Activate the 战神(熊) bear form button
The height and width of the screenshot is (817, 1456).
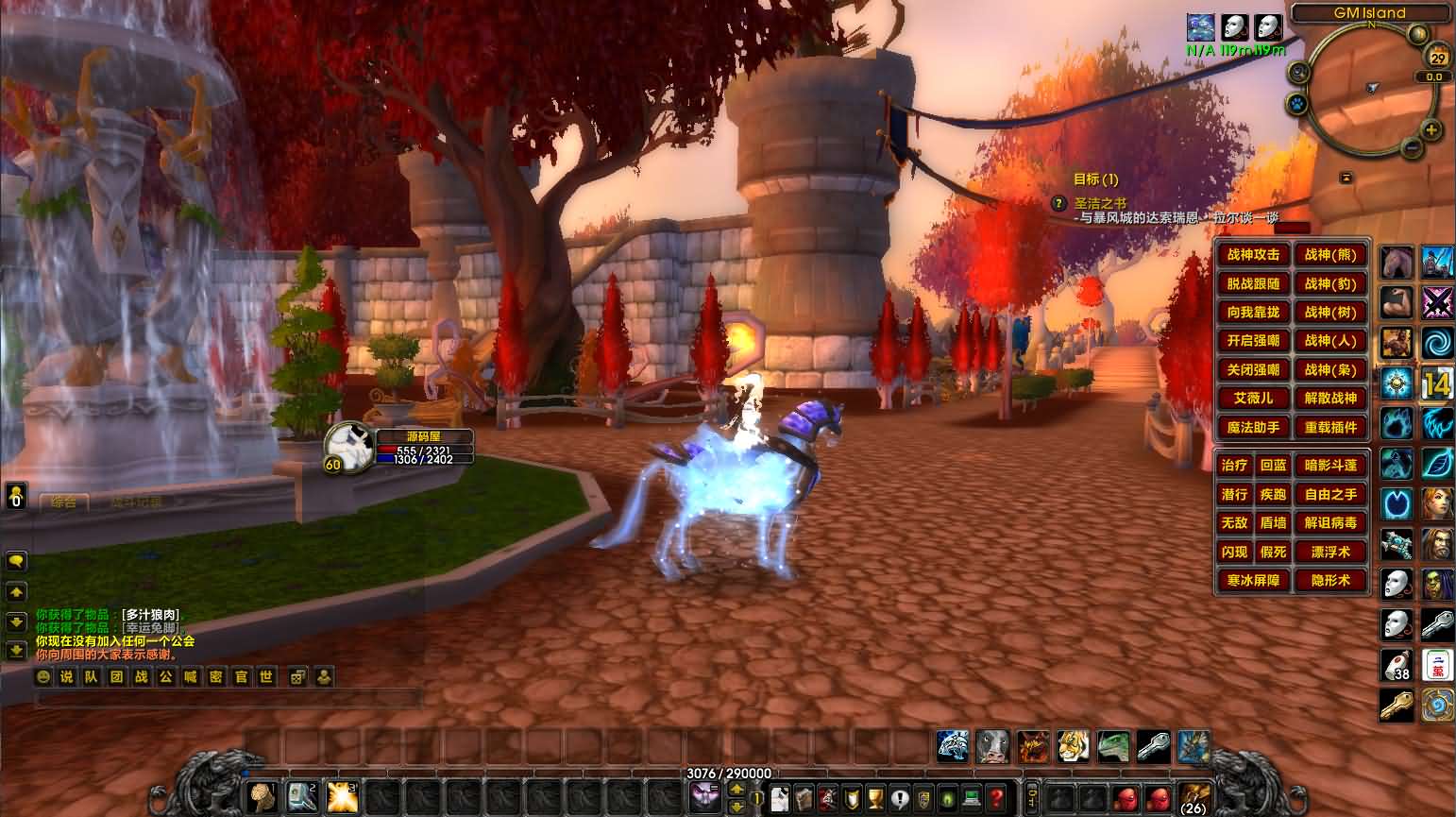coord(1330,255)
